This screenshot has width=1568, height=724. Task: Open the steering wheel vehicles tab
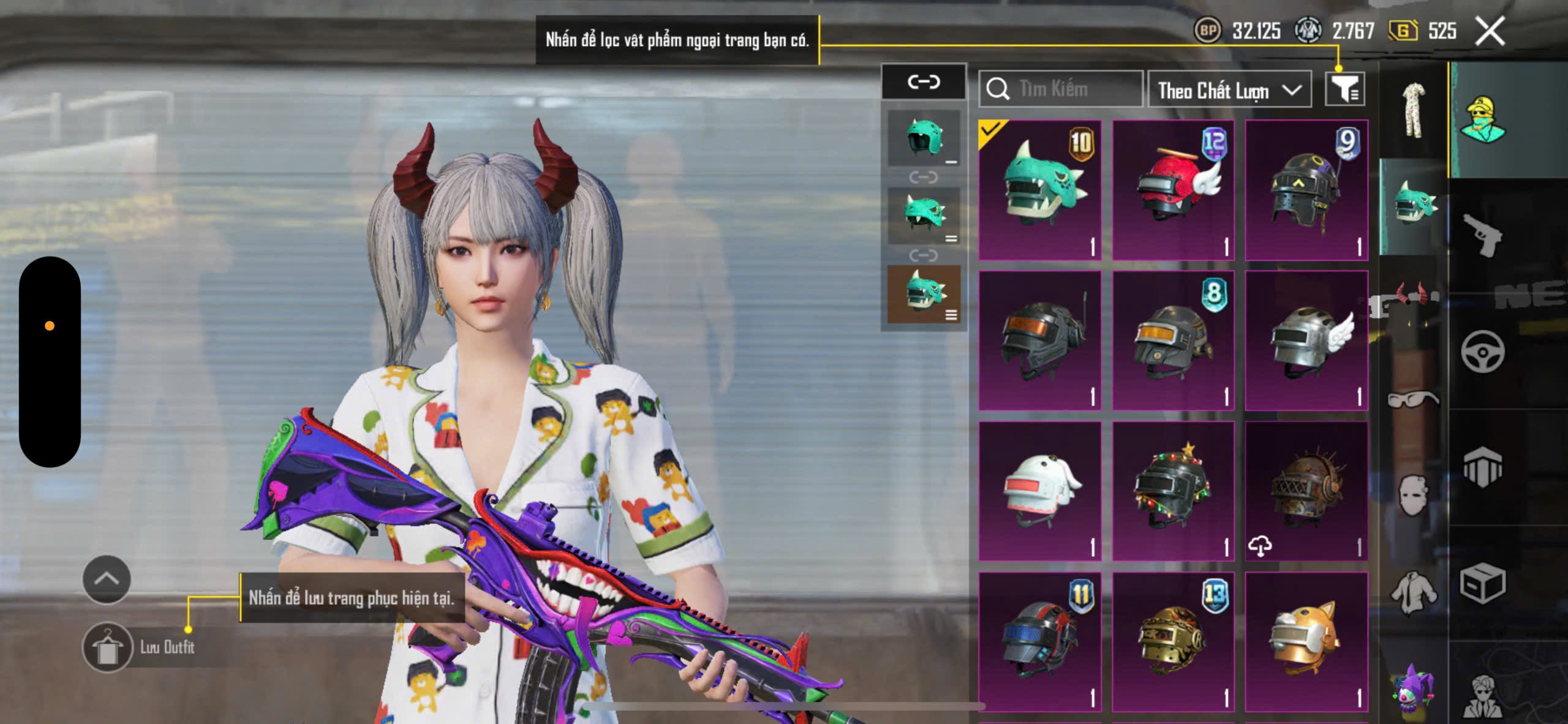(1482, 352)
